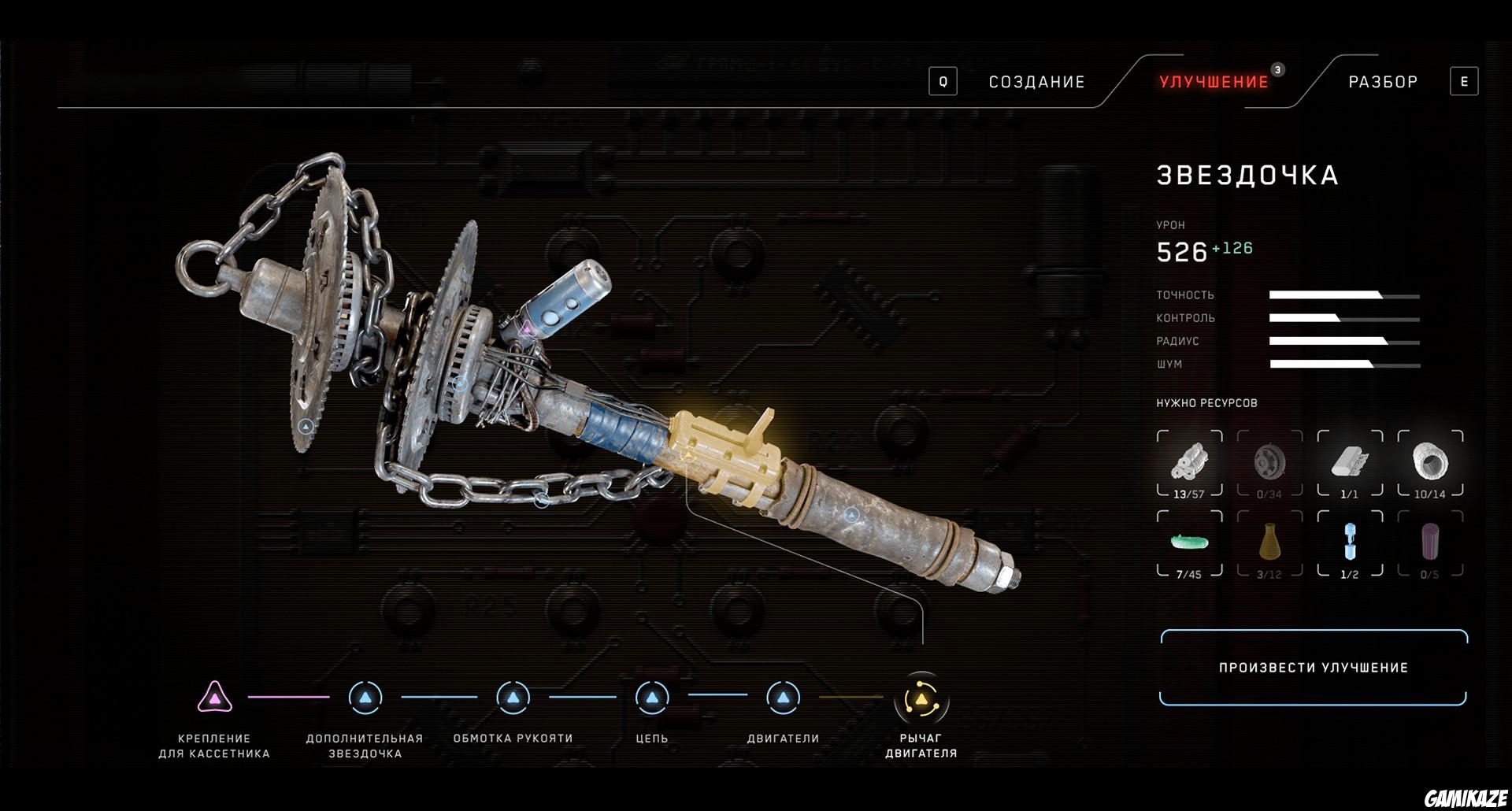Pick the Цепь upgrade node
The image size is (1512, 811).
[652, 698]
